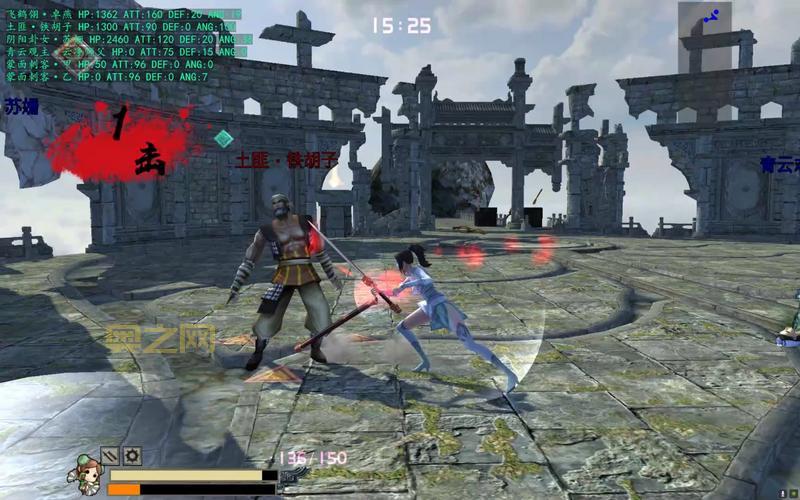Open the gear icon next to the portrait
The width and height of the screenshot is (800, 500).
pyautogui.click(x=132, y=456)
